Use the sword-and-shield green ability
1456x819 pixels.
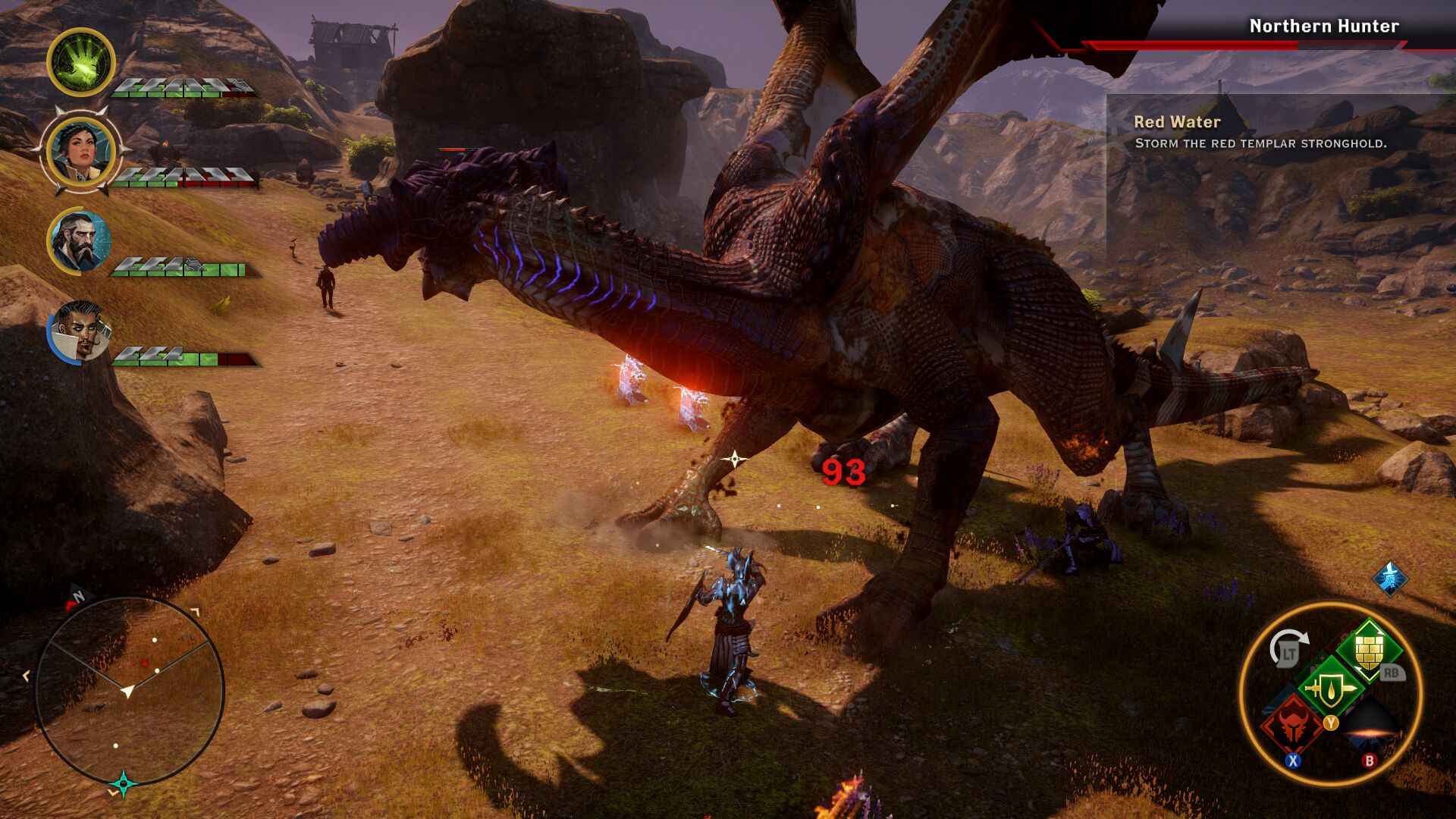click(x=1329, y=689)
